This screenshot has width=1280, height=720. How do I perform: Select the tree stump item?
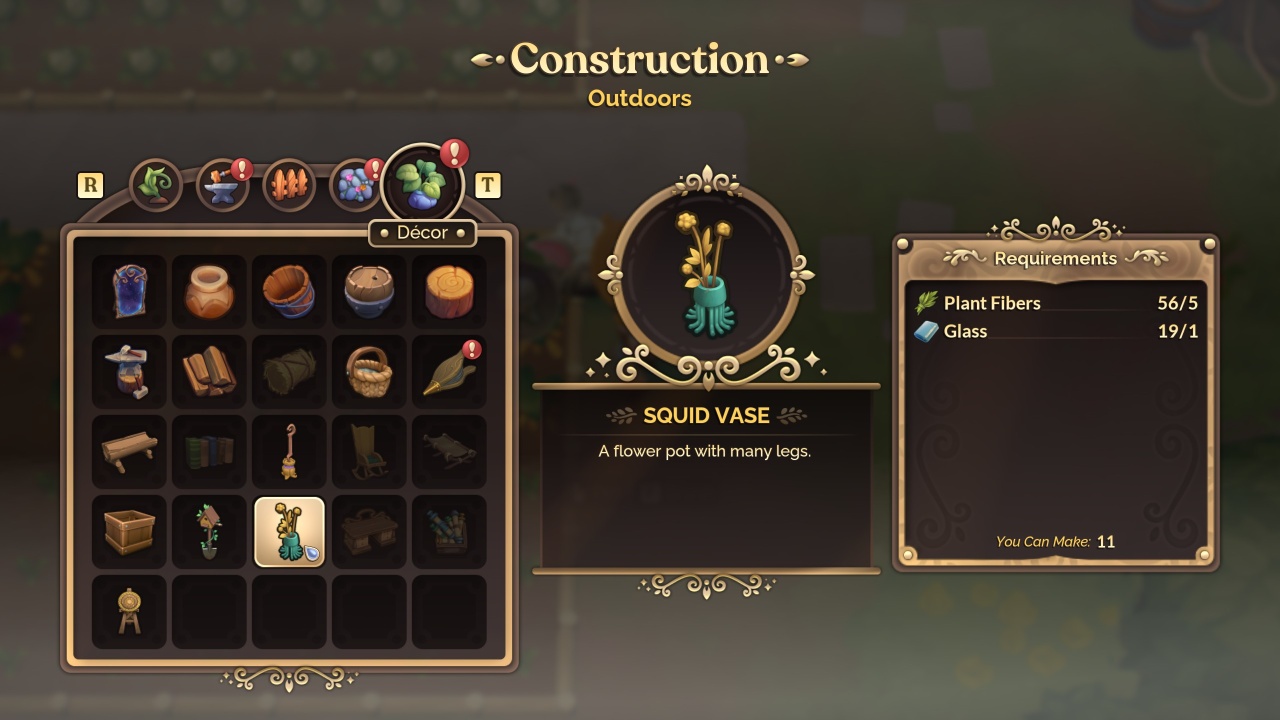pyautogui.click(x=448, y=290)
